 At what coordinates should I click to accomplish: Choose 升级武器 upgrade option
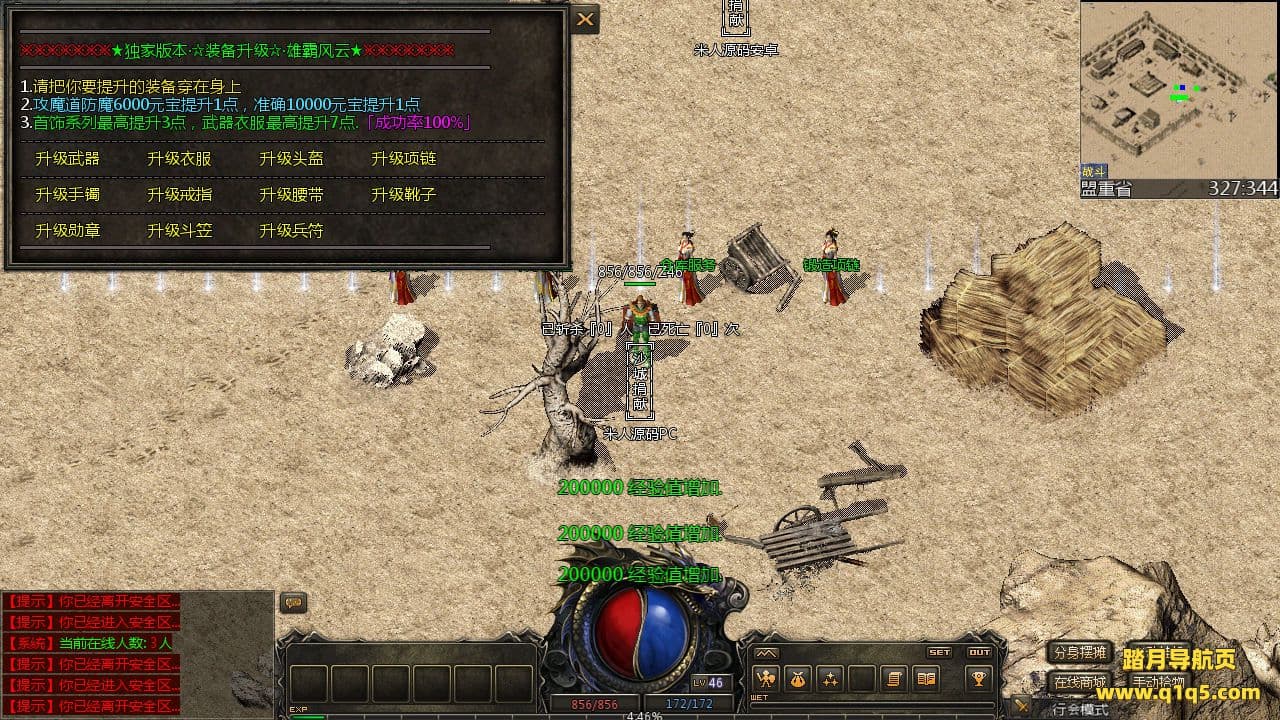68,158
